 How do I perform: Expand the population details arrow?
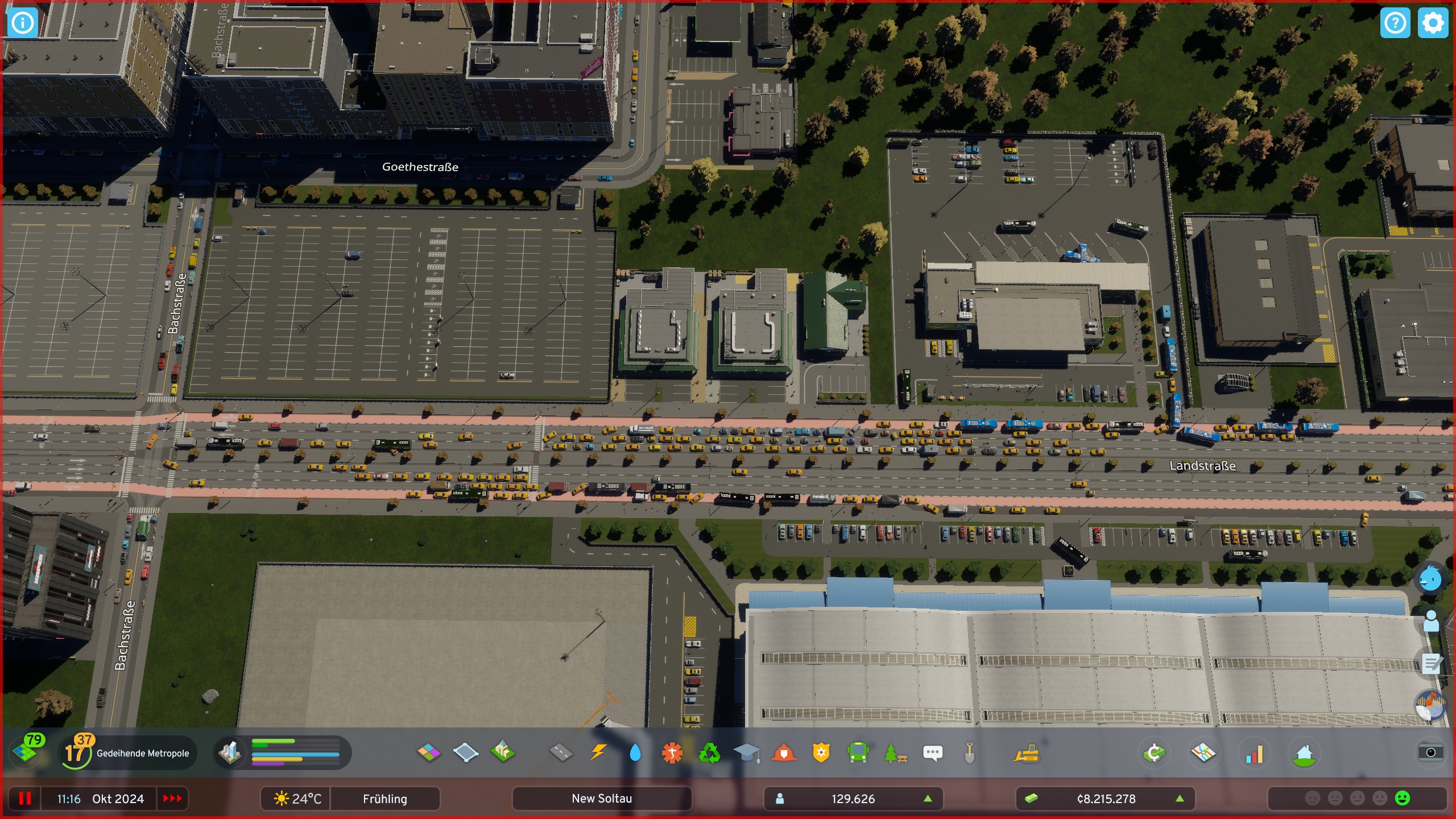point(929,799)
